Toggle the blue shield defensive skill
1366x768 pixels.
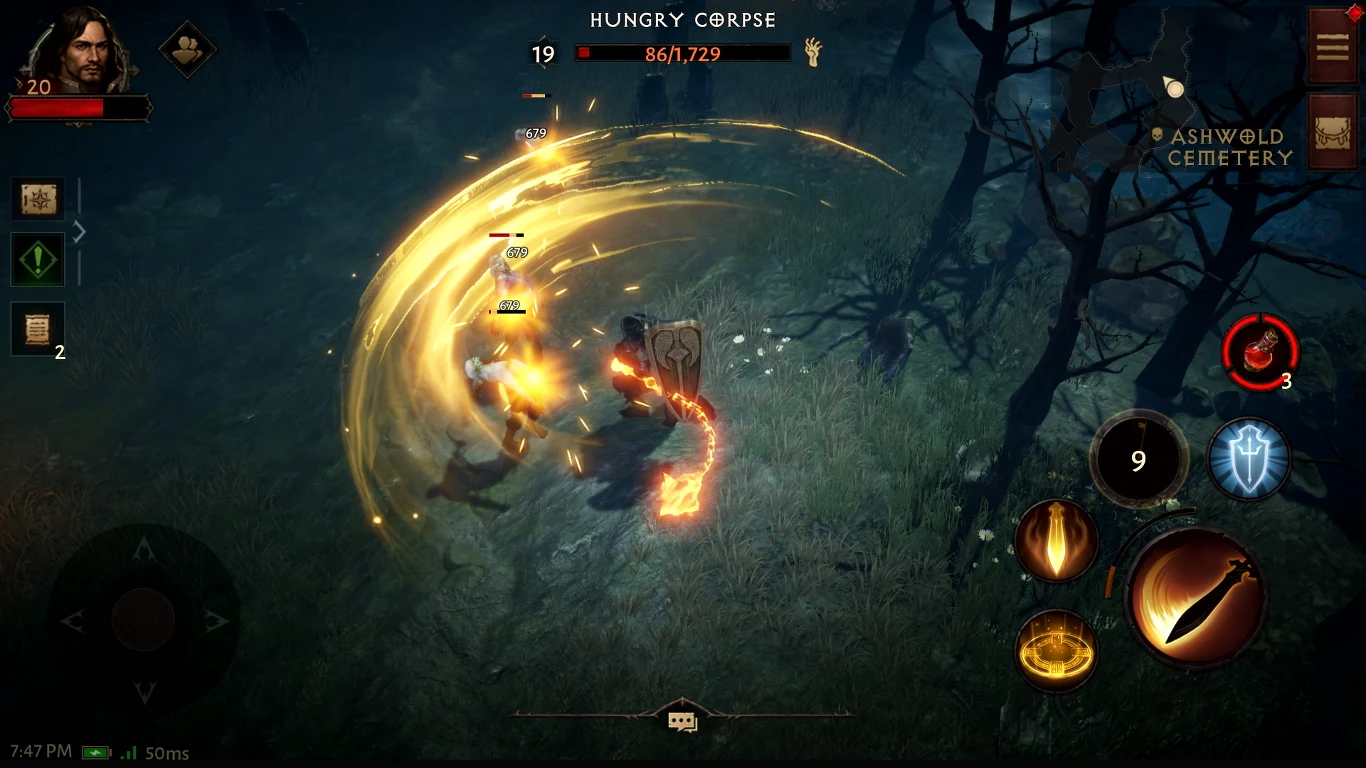pyautogui.click(x=1248, y=459)
